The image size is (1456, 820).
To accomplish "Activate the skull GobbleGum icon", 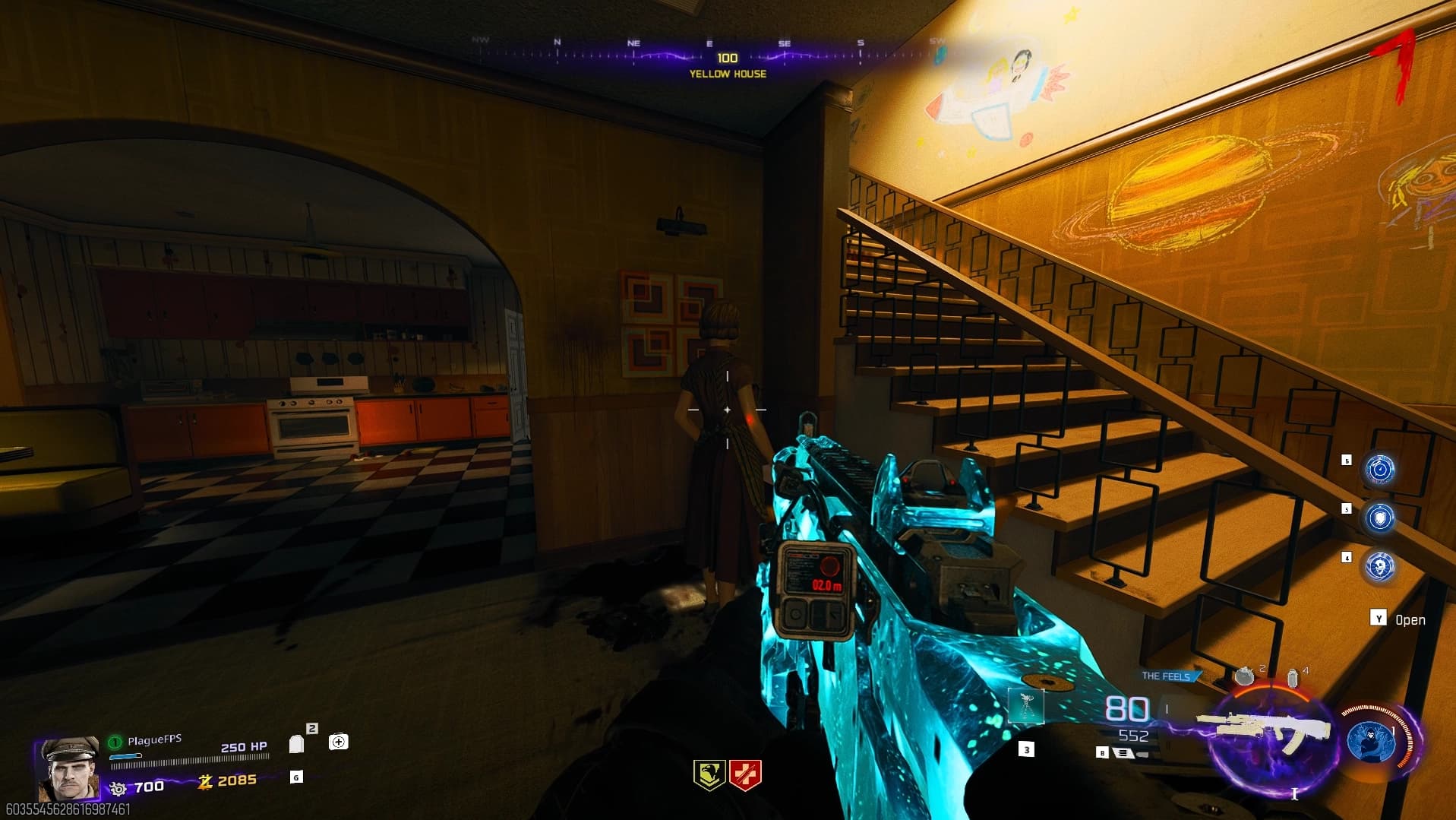I will click(1379, 567).
